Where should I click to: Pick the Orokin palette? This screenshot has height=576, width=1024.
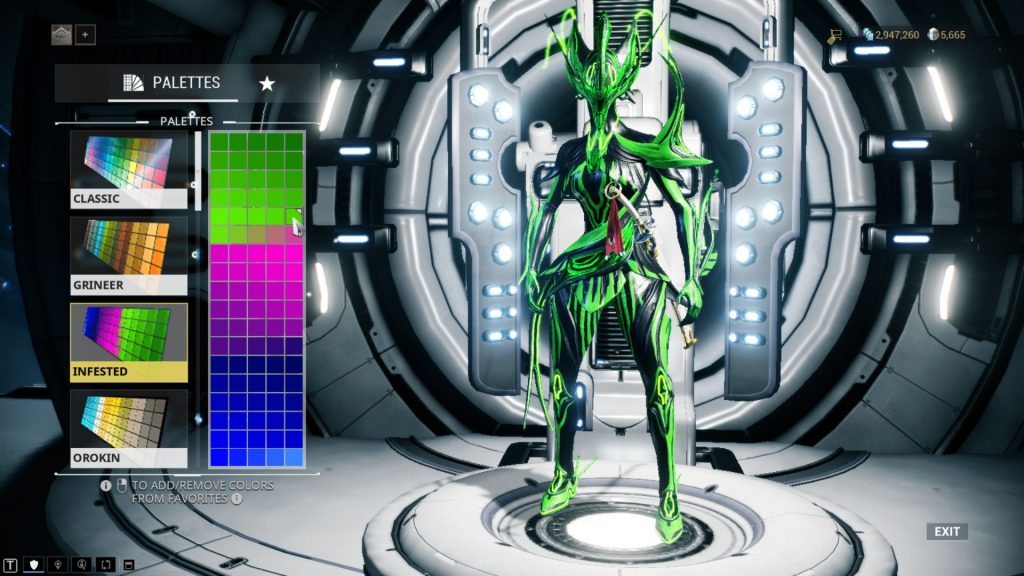129,429
